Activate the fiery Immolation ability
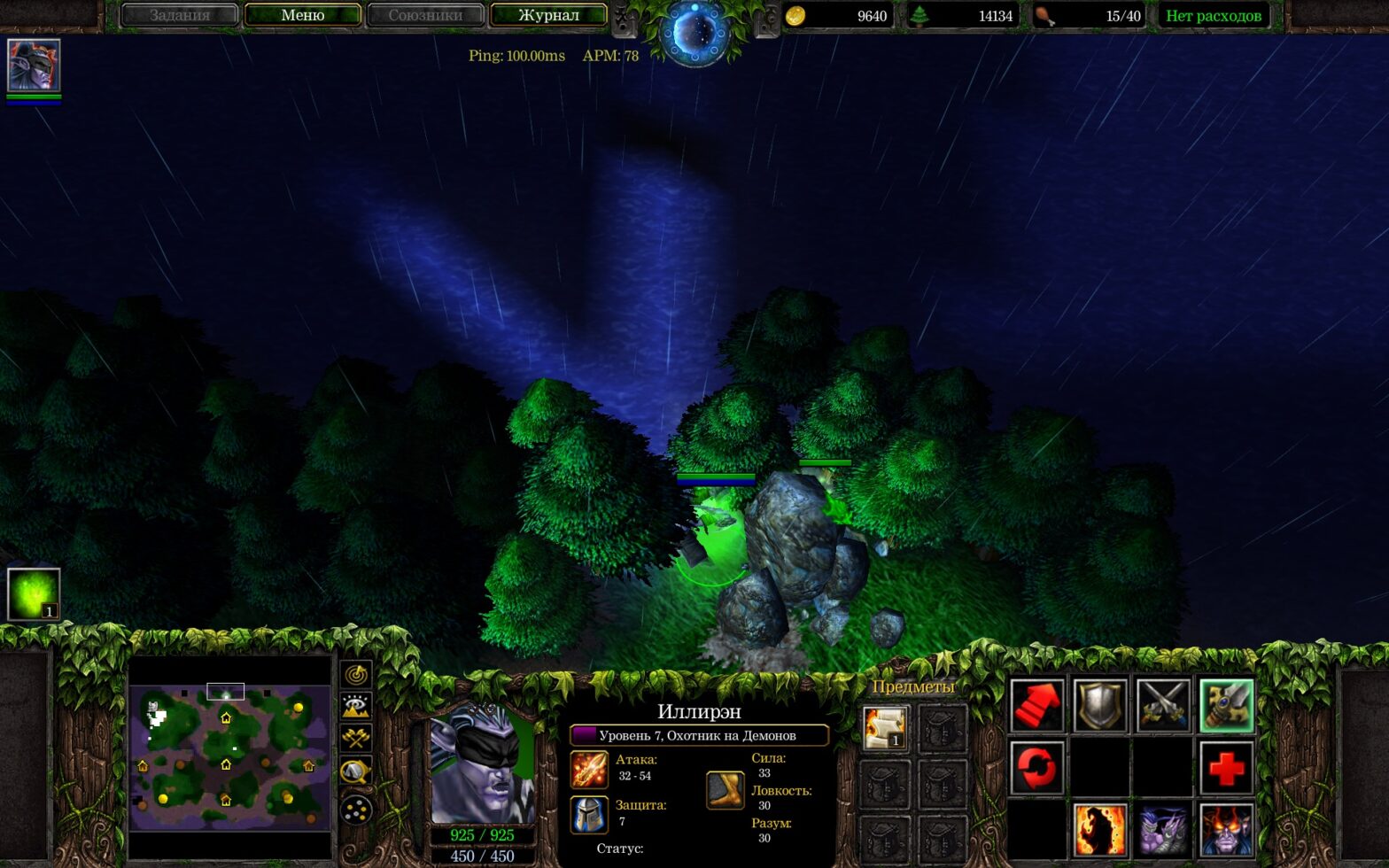 coord(1100,830)
